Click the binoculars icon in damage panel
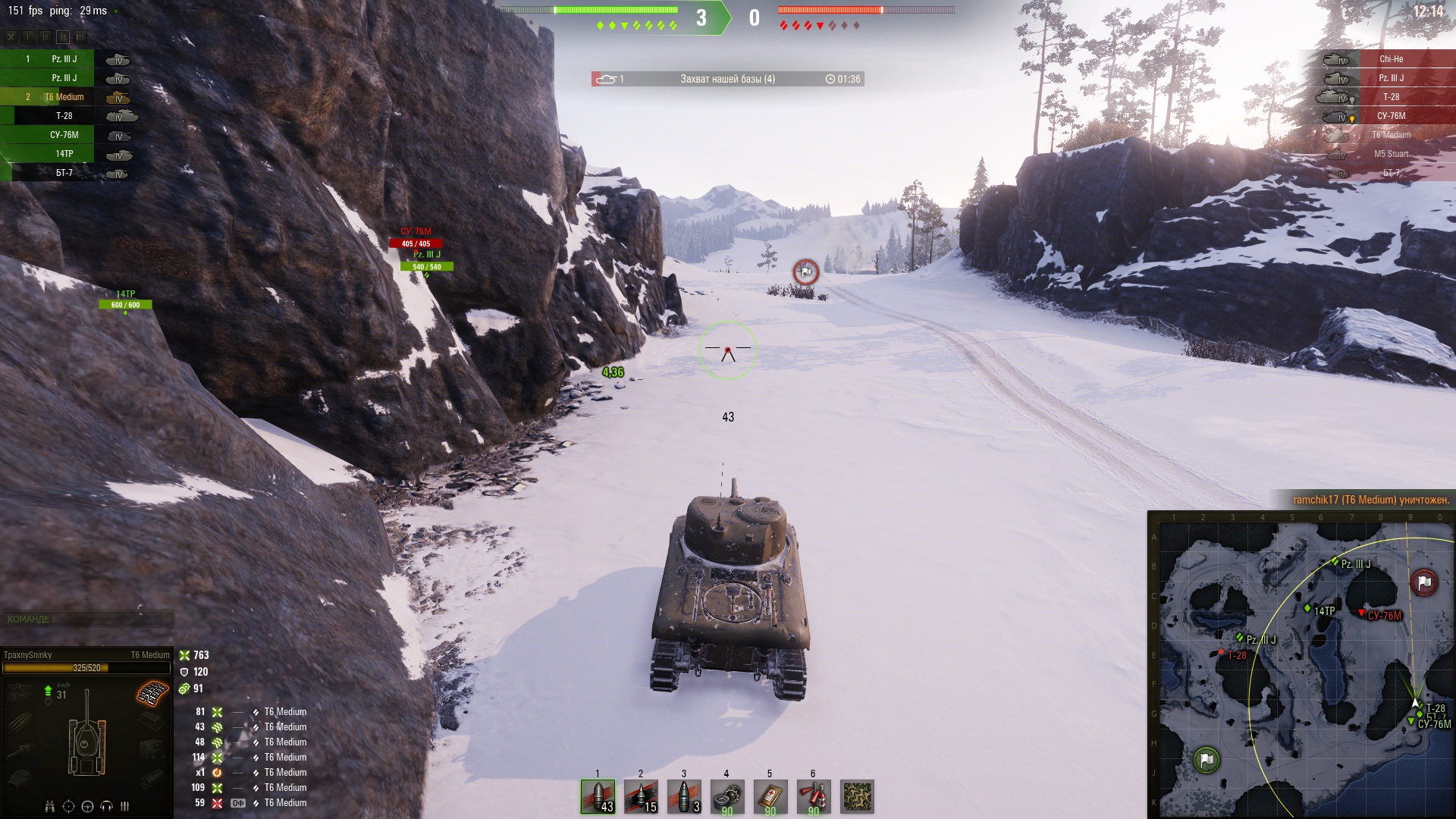 coord(50,806)
